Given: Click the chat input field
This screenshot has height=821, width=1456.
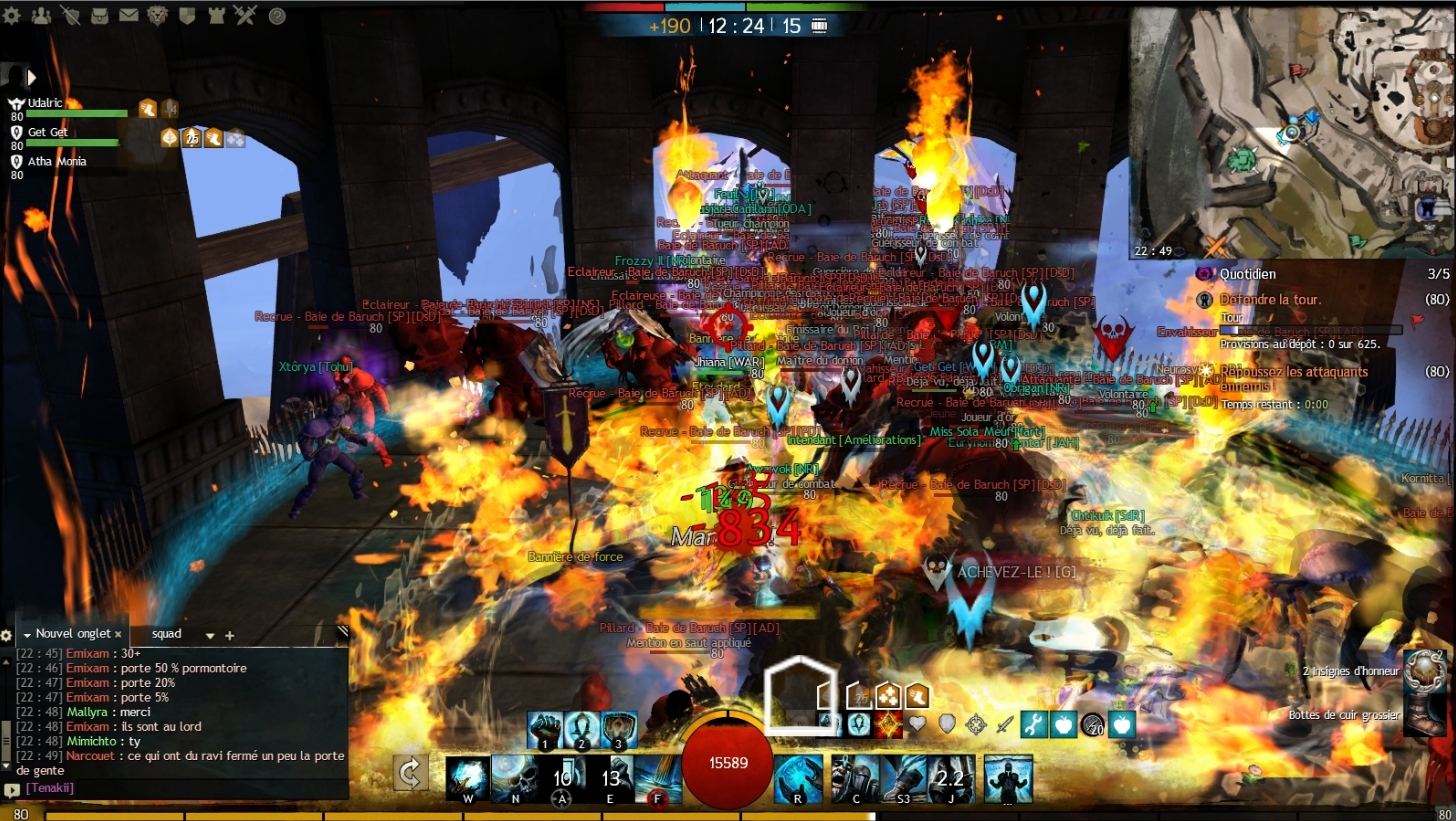Looking at the screenshot, I should click(180, 788).
